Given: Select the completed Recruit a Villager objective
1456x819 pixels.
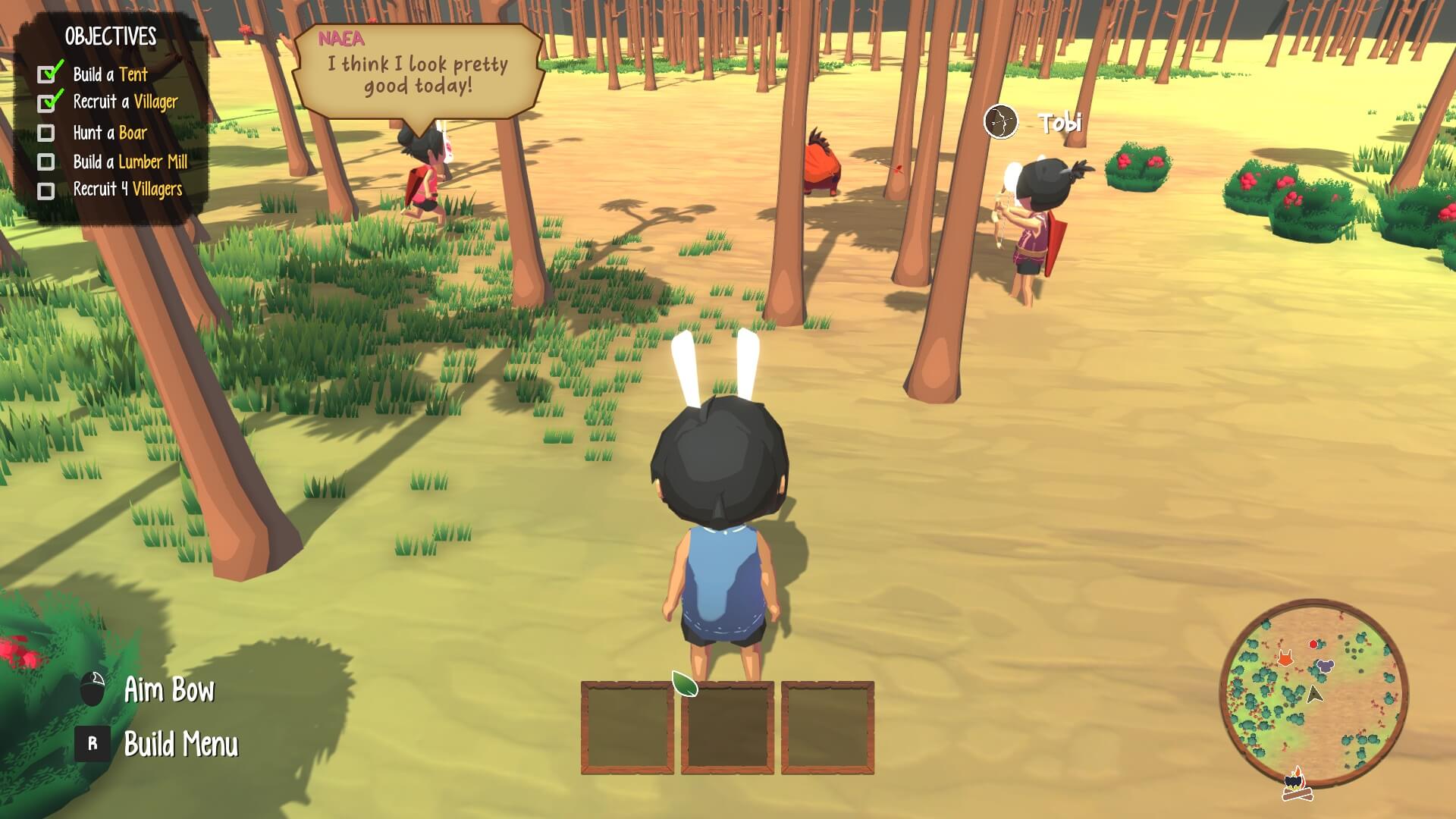Looking at the screenshot, I should 125,102.
